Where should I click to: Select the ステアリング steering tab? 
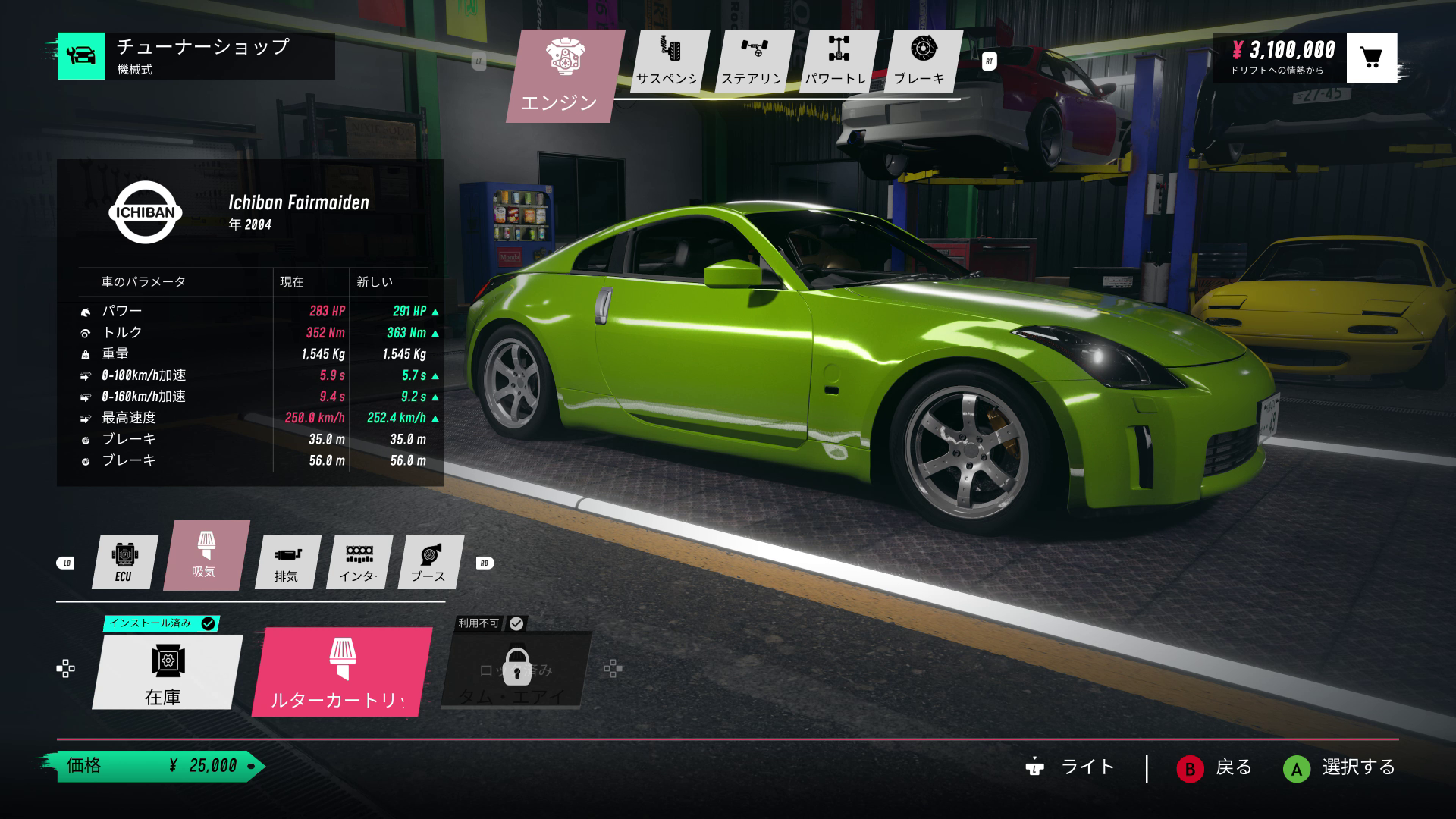pos(752,62)
